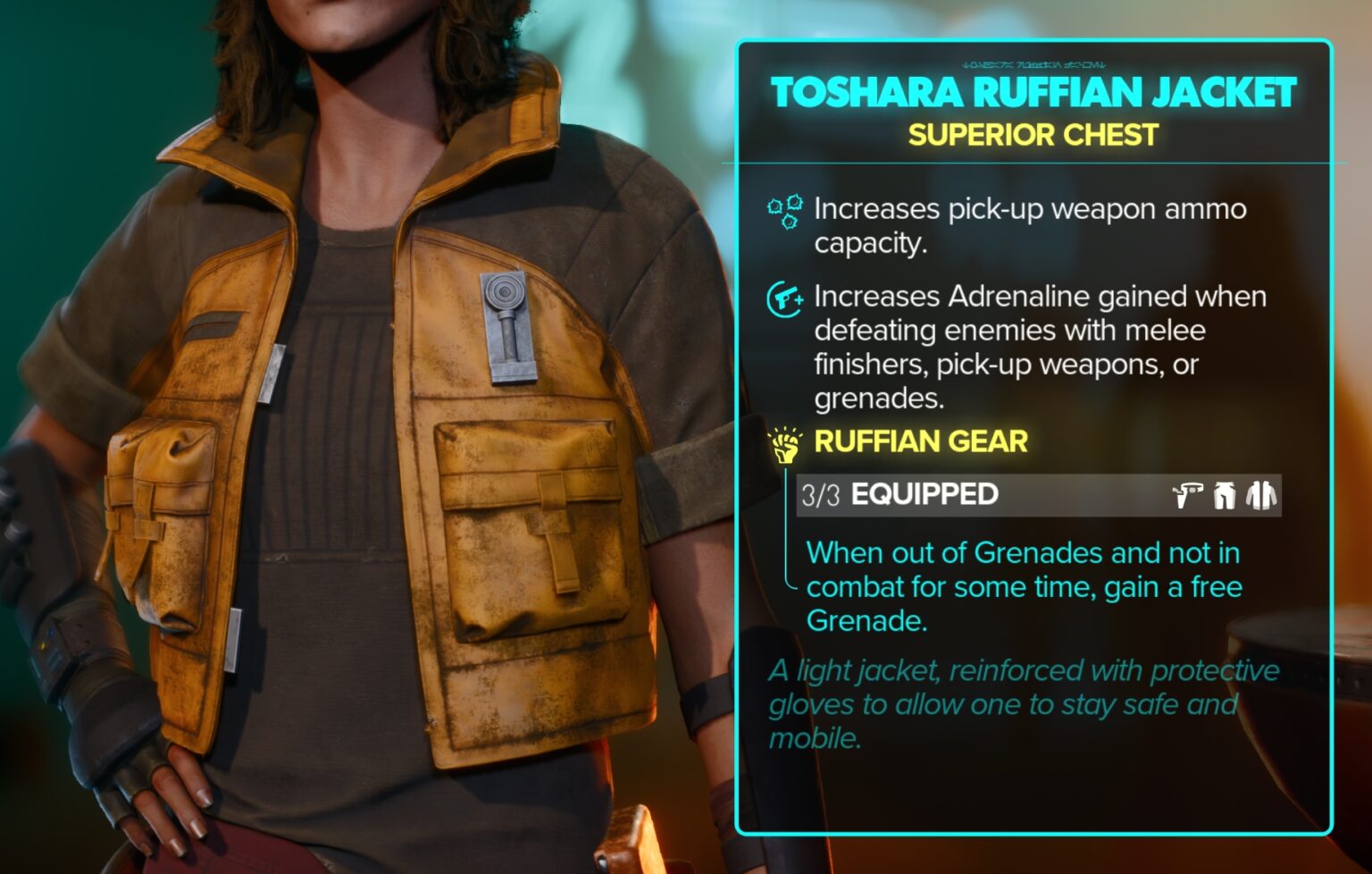Viewport: 1372px width, 874px height.
Task: Select the pants gear slot icon
Action: [1224, 495]
